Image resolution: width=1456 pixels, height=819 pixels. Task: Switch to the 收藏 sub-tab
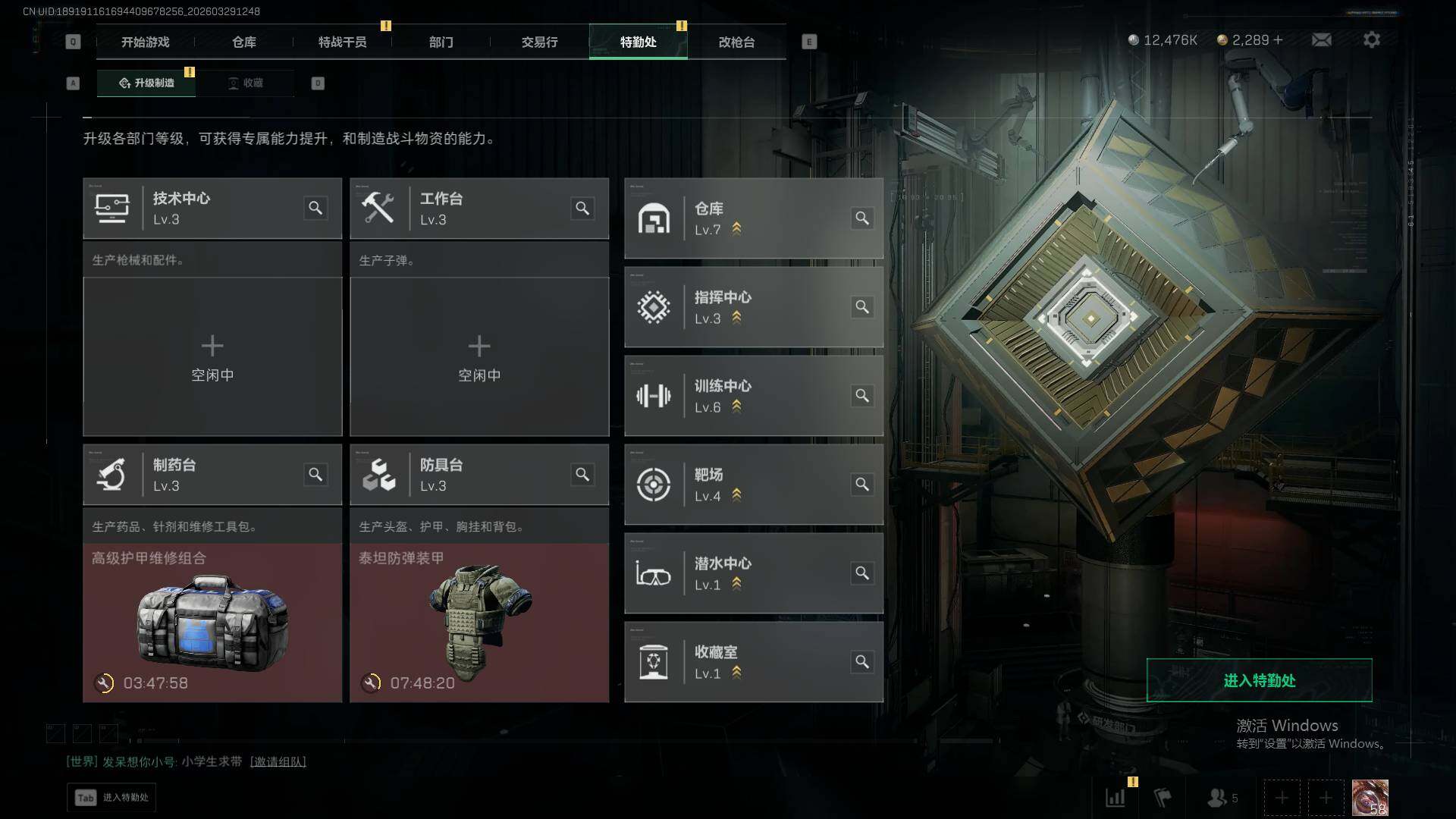[245, 83]
